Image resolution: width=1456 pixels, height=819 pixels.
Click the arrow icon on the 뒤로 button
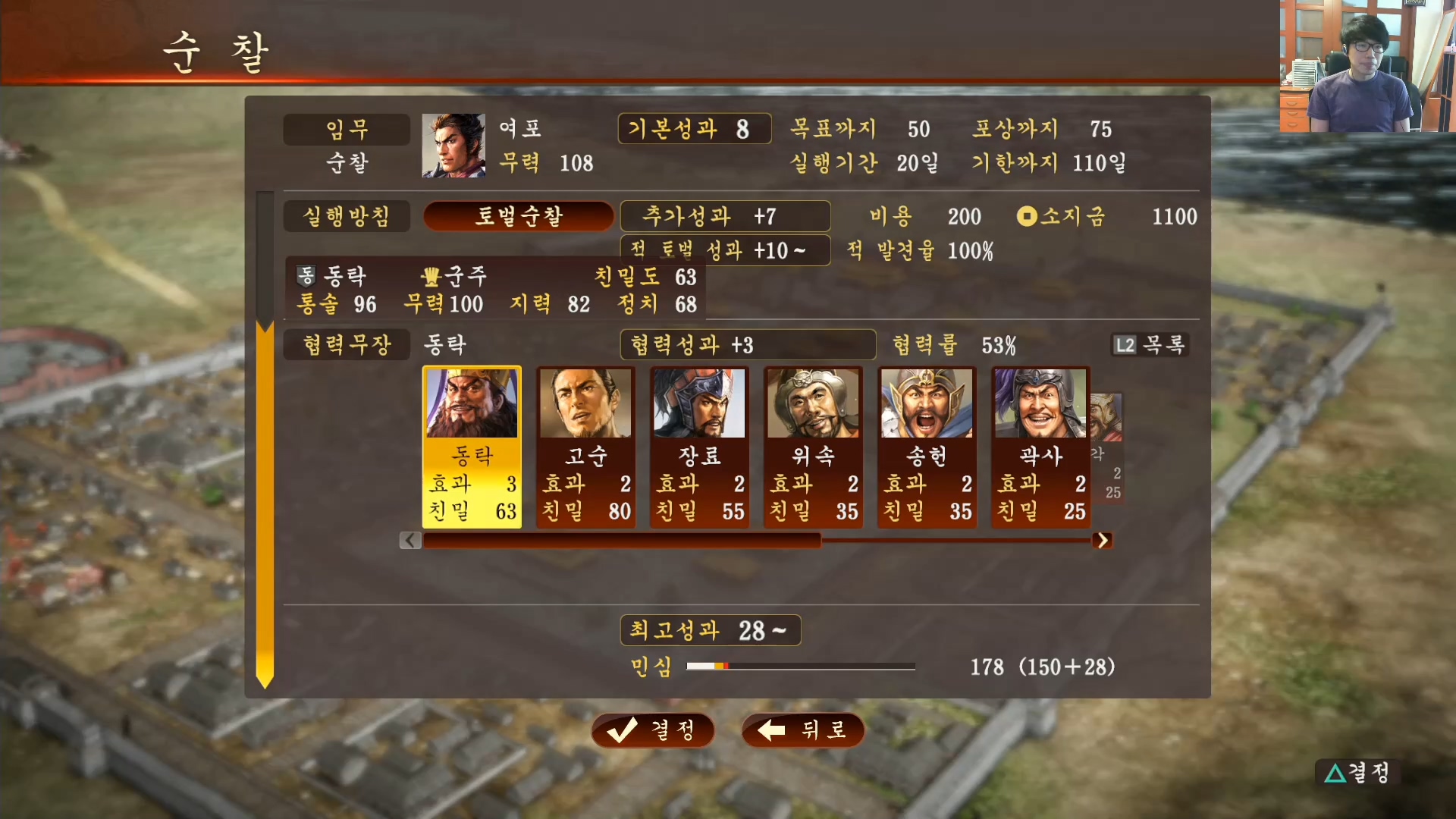tap(771, 730)
